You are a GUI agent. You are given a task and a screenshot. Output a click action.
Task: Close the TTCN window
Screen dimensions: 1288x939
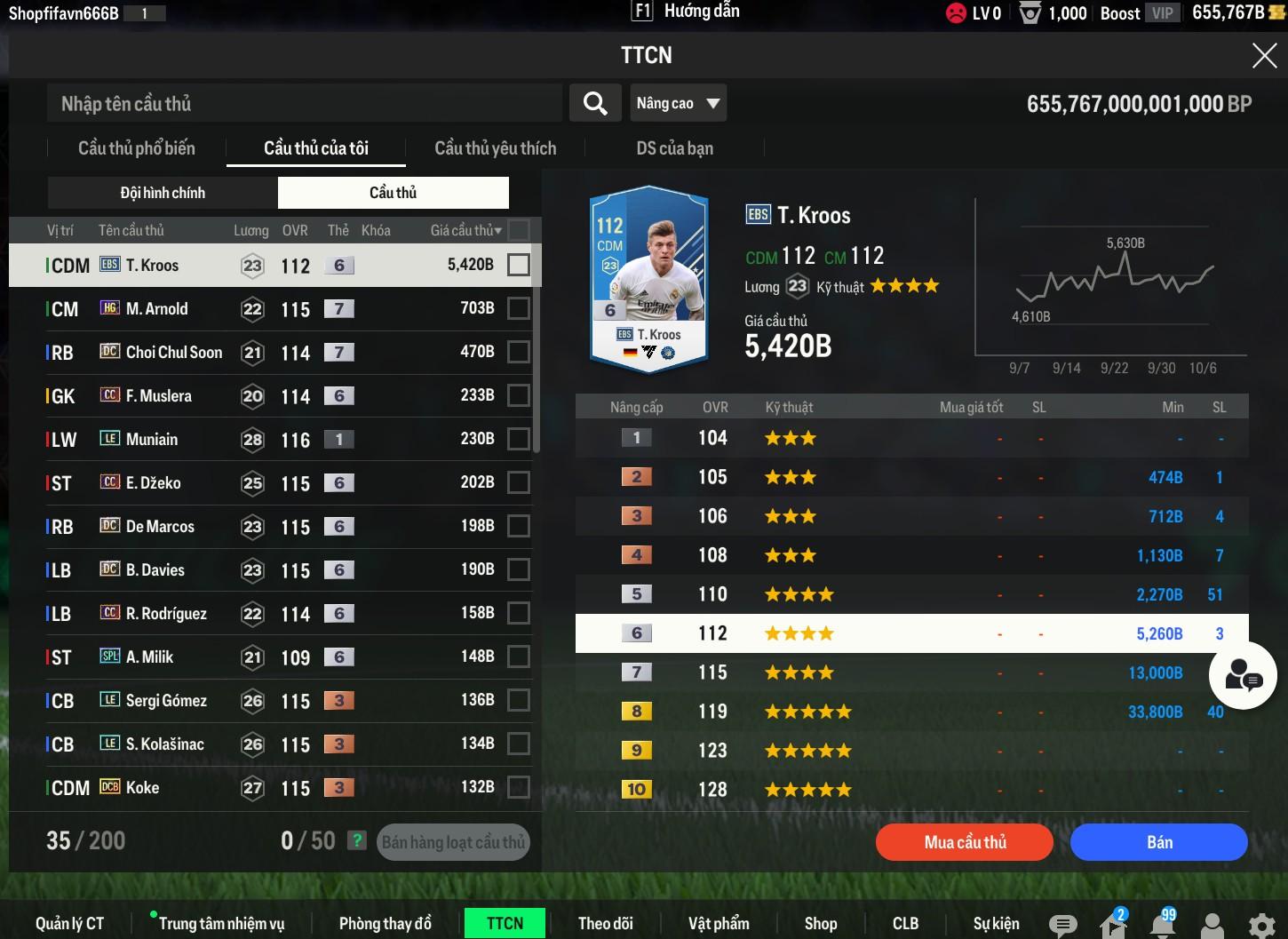click(1263, 56)
